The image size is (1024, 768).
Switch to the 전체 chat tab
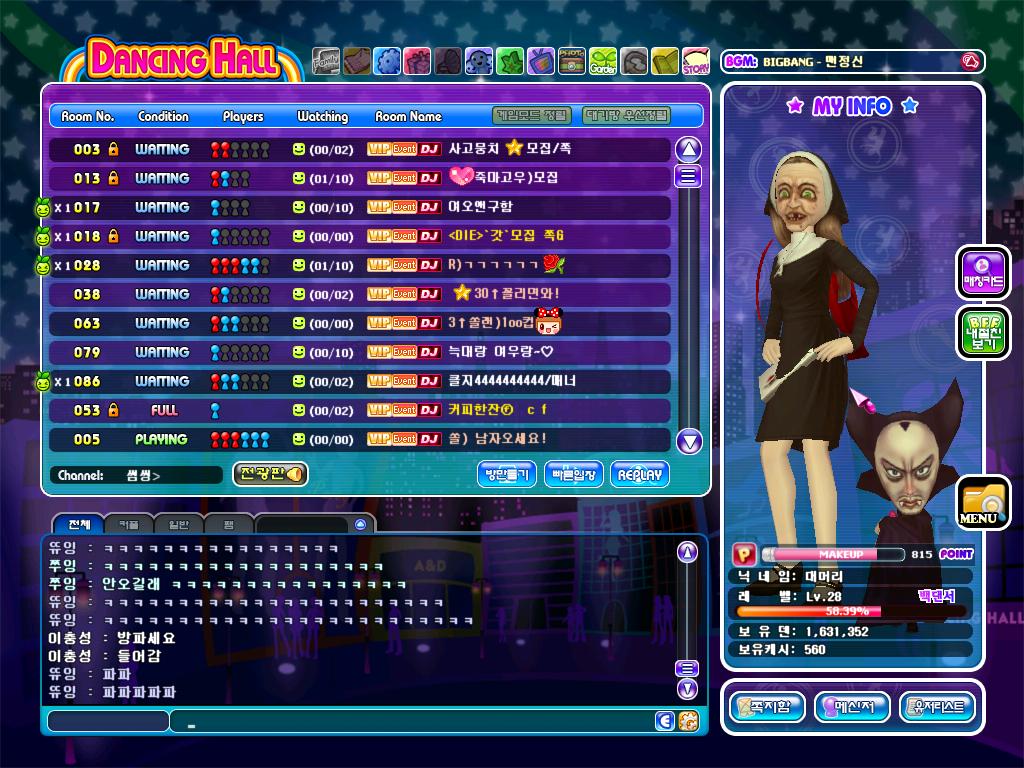click(78, 524)
